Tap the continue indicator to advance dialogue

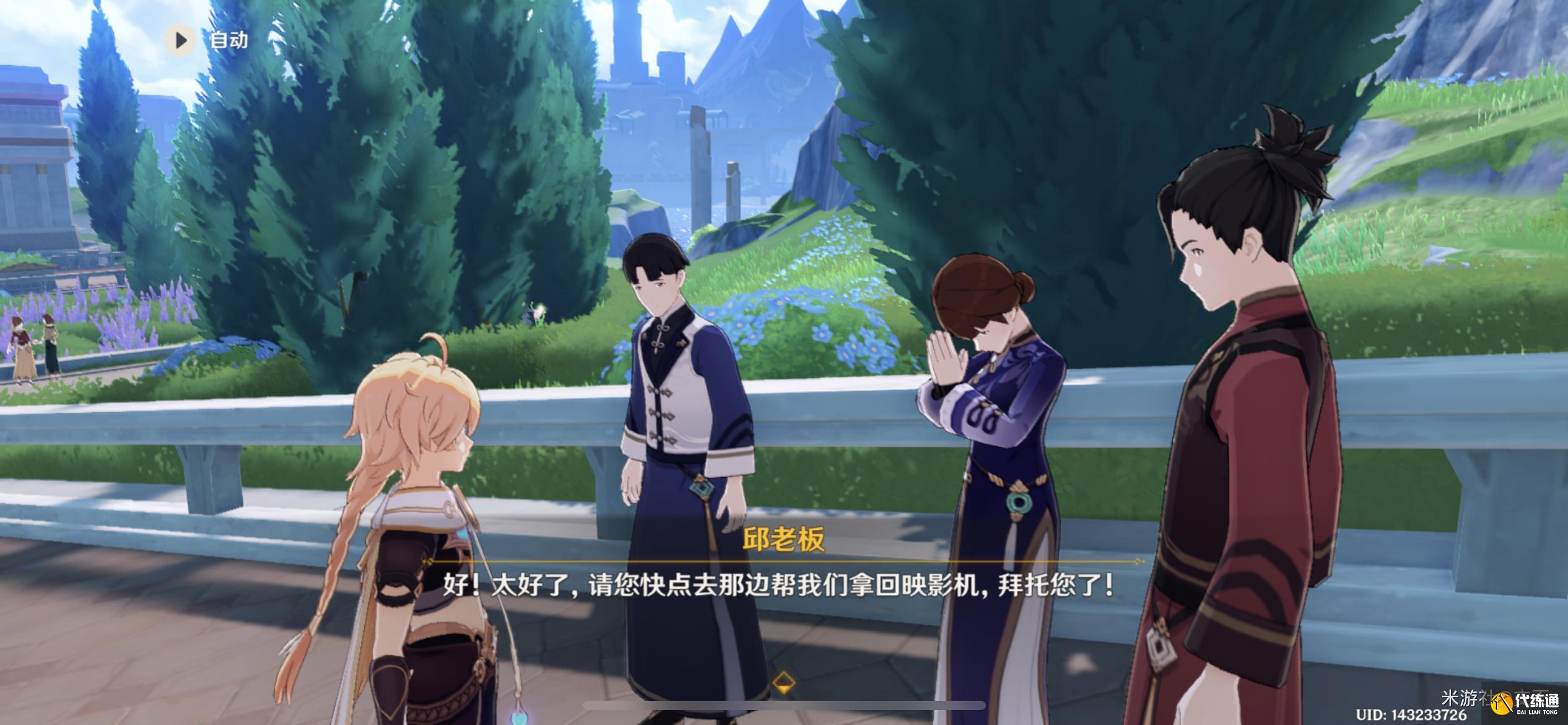tap(784, 683)
